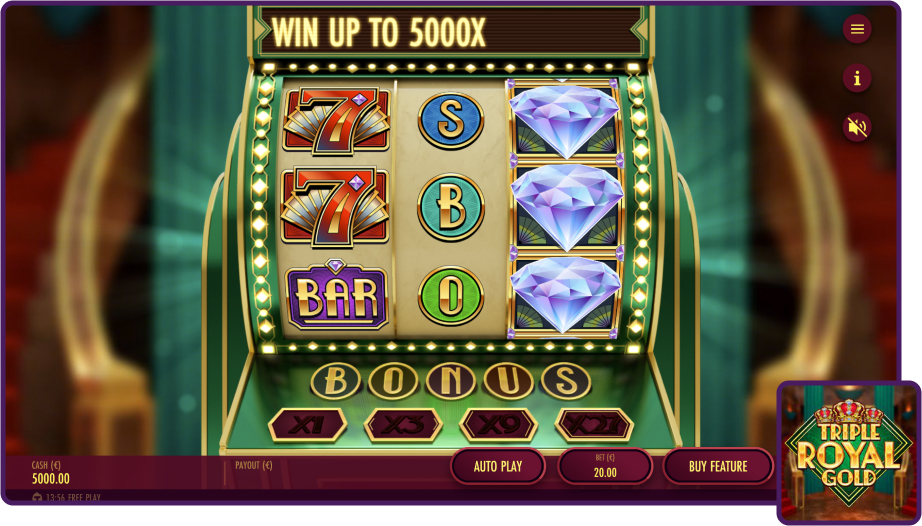
Task: Show the game info page
Action: [x=857, y=78]
